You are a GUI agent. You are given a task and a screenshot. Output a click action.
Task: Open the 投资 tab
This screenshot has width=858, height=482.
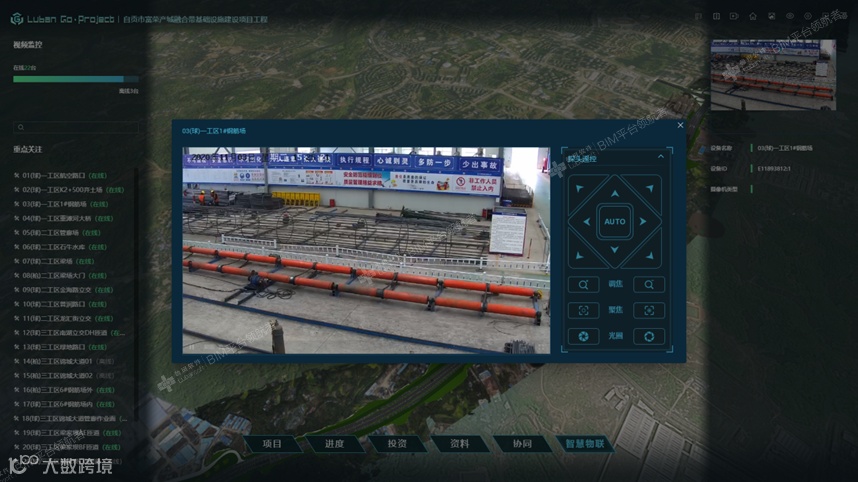click(x=397, y=443)
